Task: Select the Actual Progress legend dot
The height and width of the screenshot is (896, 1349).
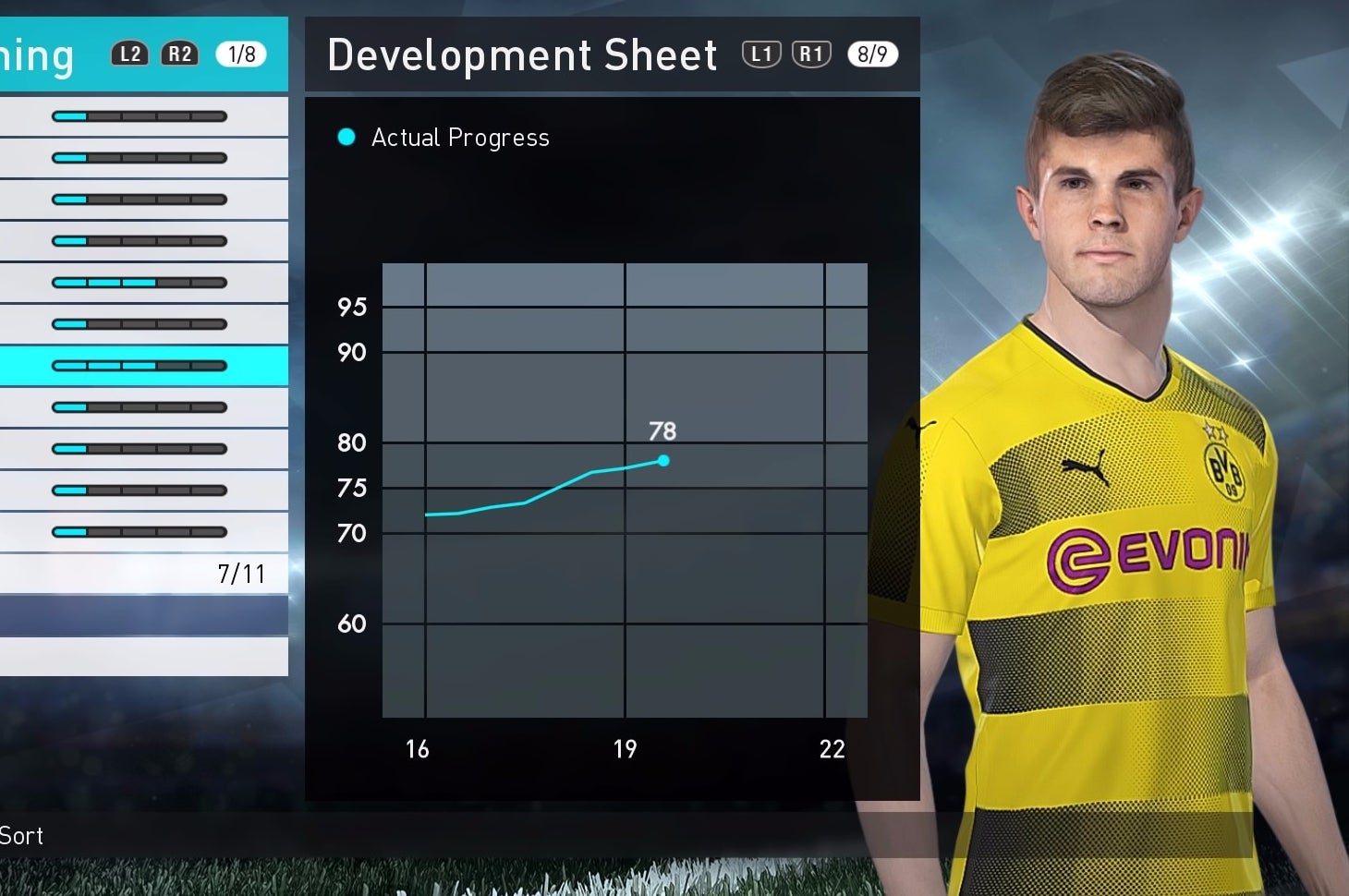Action: coord(345,137)
